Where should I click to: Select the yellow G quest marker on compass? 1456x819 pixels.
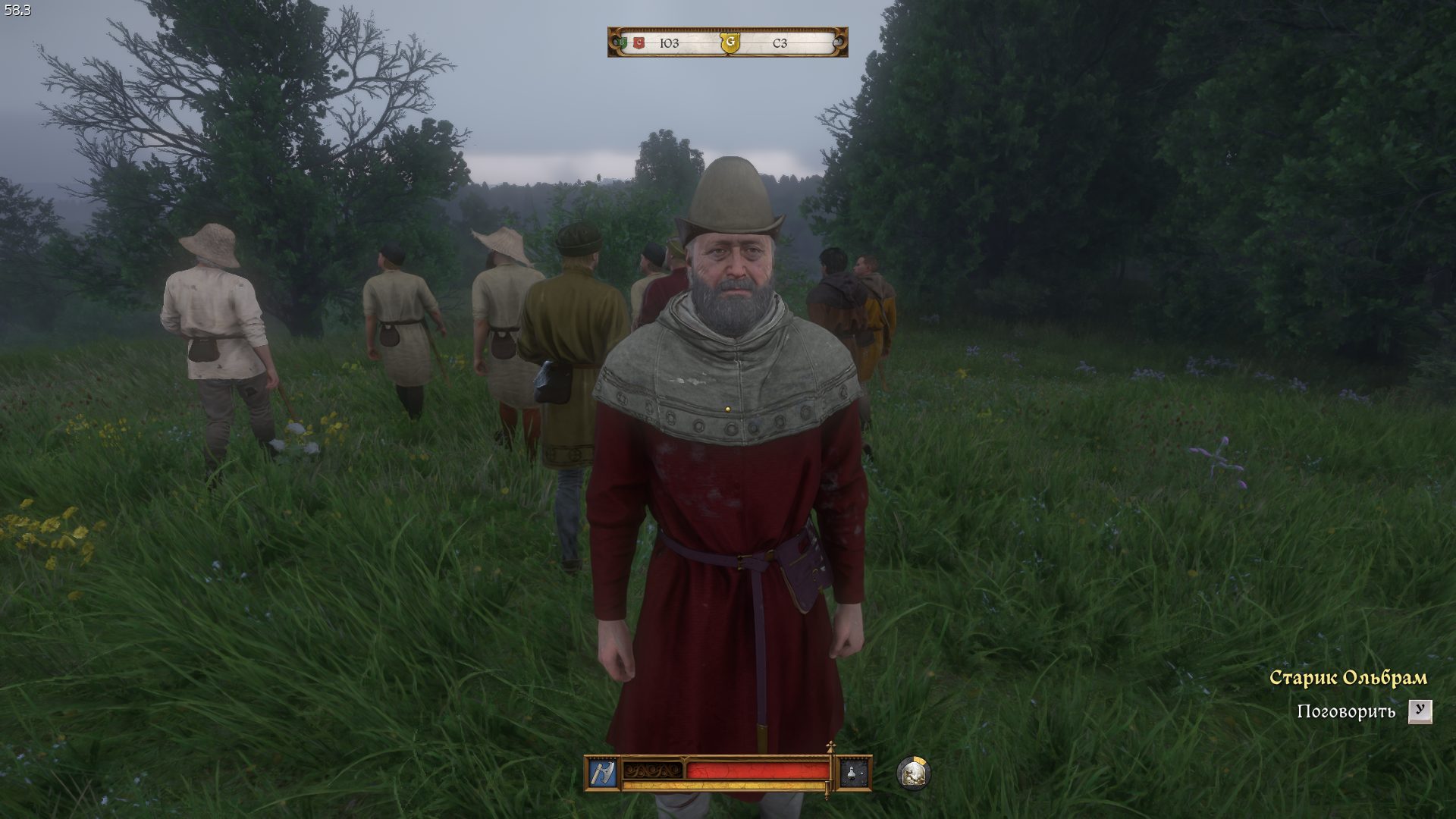[730, 43]
